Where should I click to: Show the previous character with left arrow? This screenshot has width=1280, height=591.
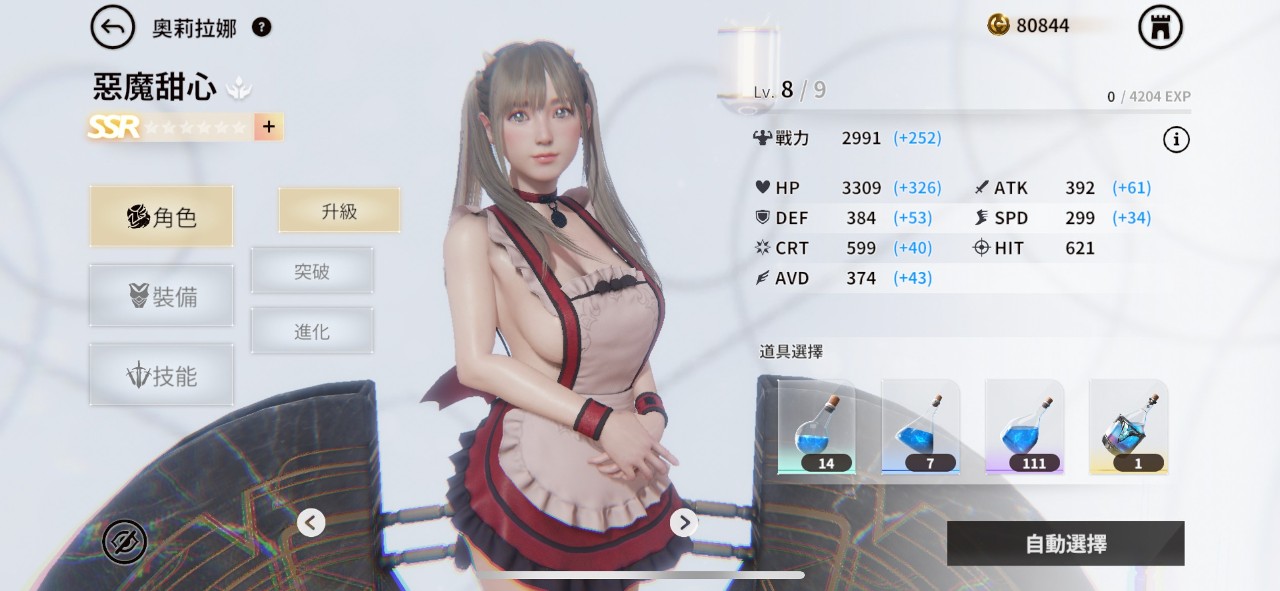311,522
